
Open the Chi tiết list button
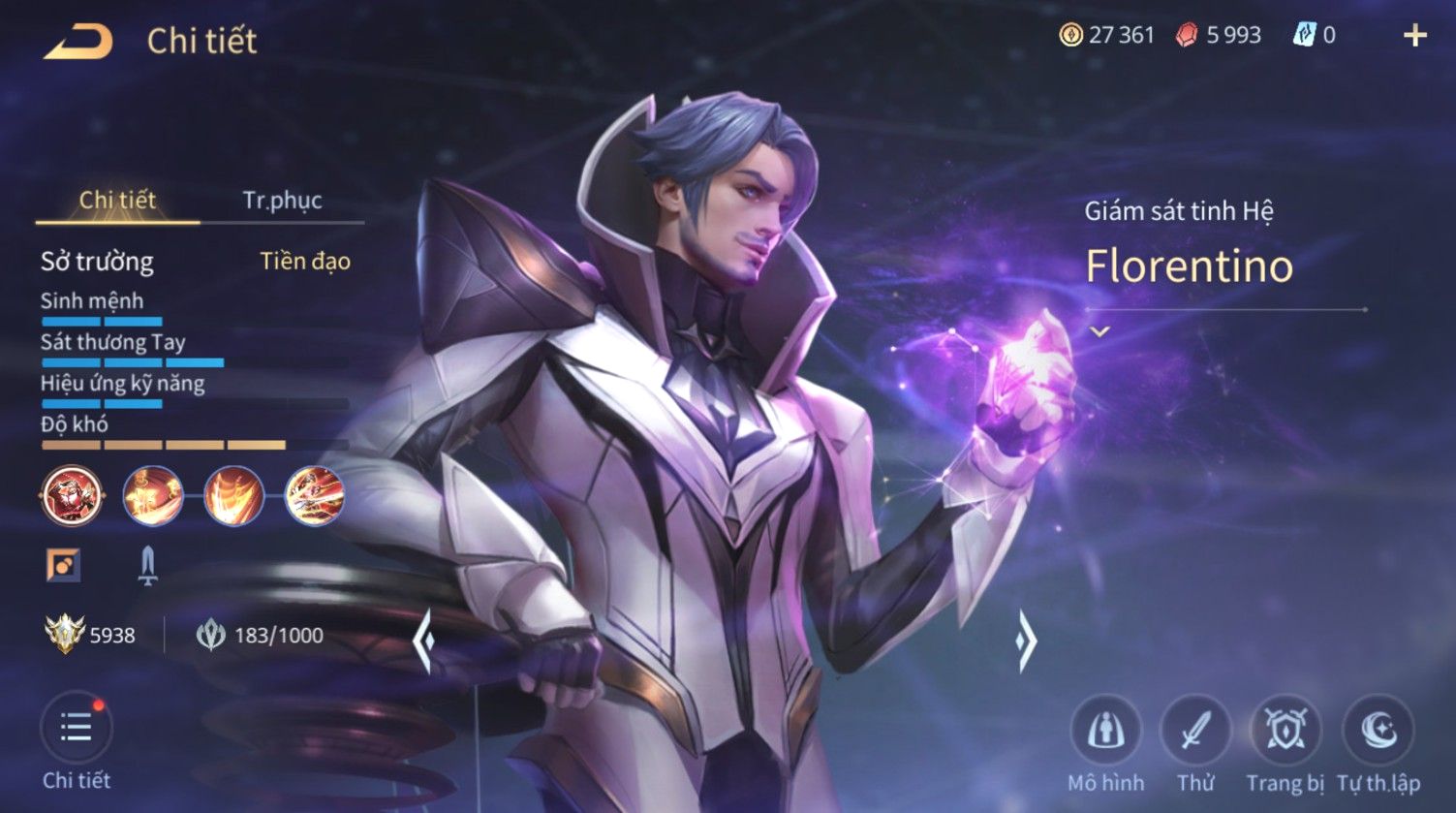pos(77,729)
